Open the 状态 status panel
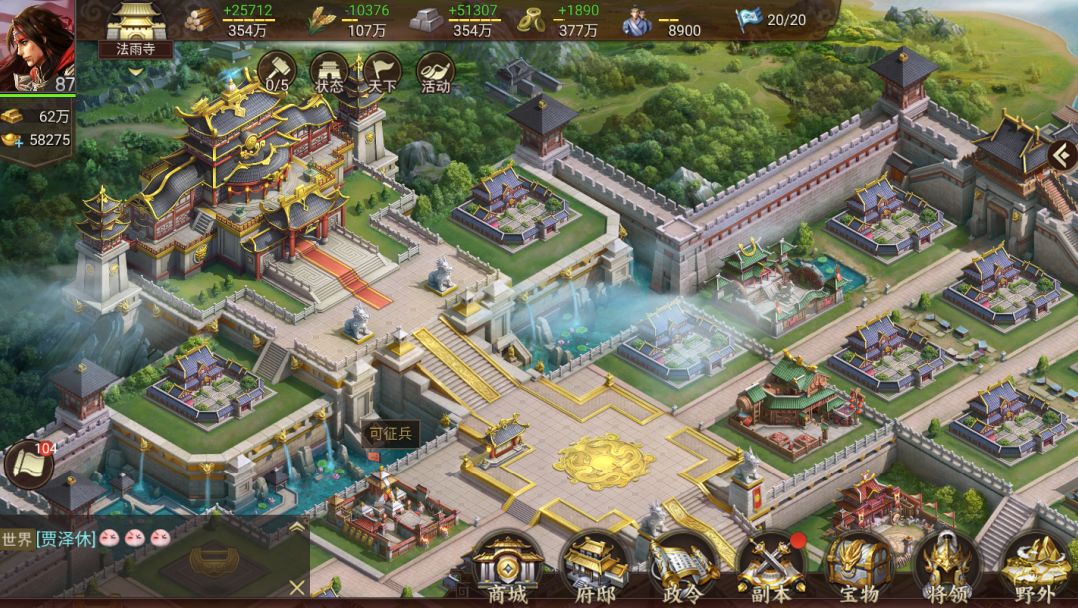The image size is (1078, 608). (329, 71)
